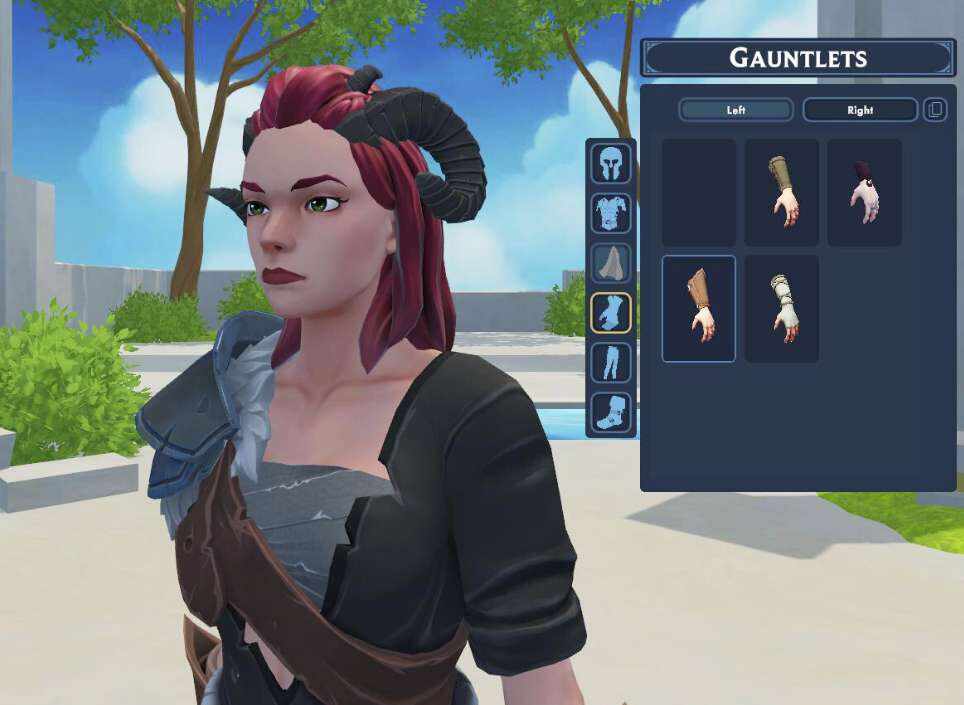
Task: Choose the empty no-gauntlet option
Action: [x=699, y=193]
